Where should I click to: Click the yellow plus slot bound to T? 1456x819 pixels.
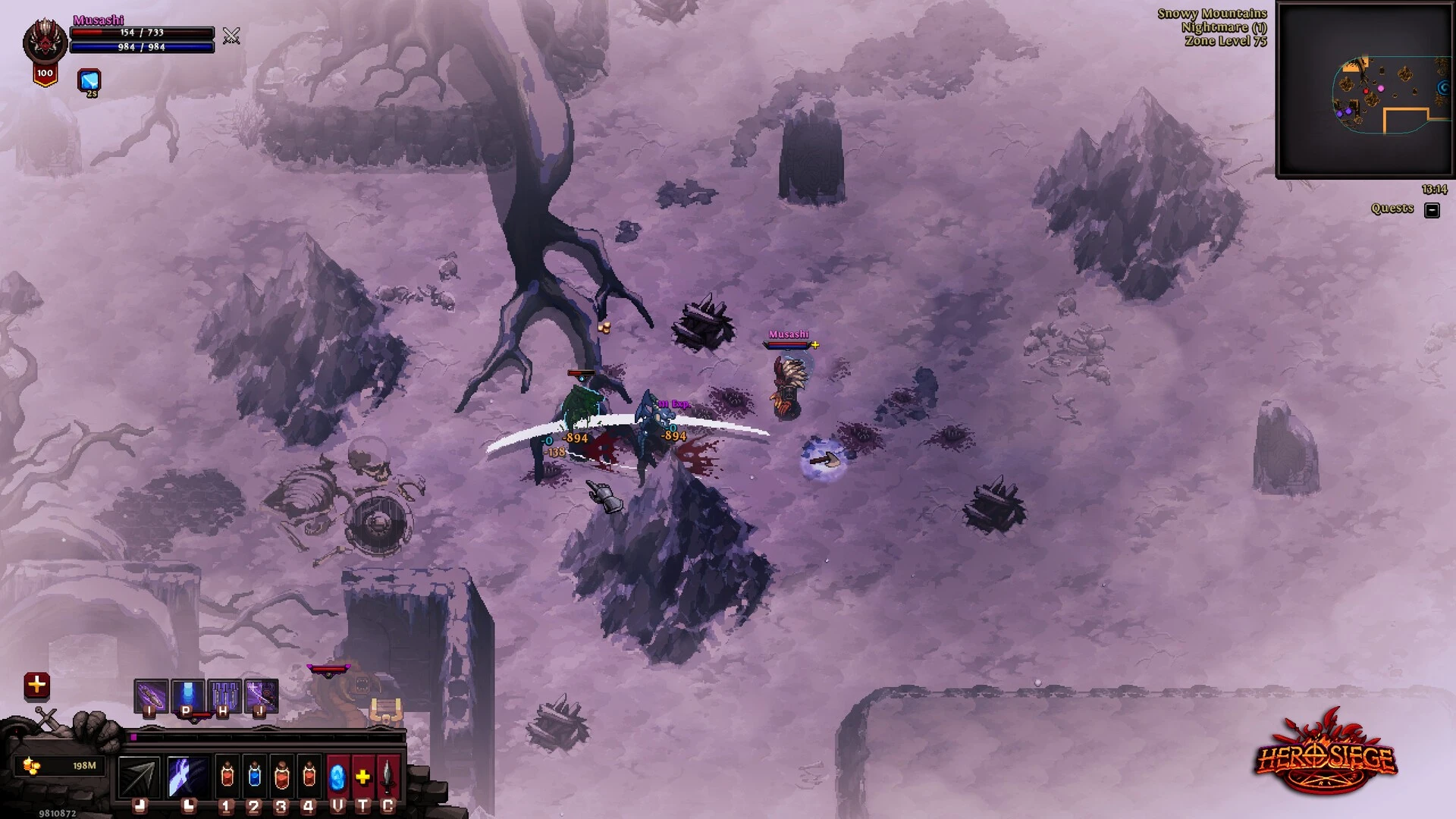[x=363, y=777]
